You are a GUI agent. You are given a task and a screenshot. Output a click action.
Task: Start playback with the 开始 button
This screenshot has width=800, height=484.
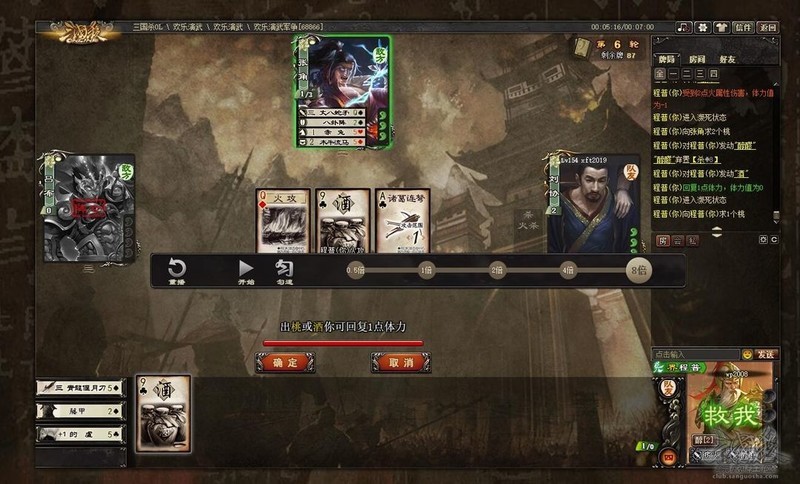point(246,271)
